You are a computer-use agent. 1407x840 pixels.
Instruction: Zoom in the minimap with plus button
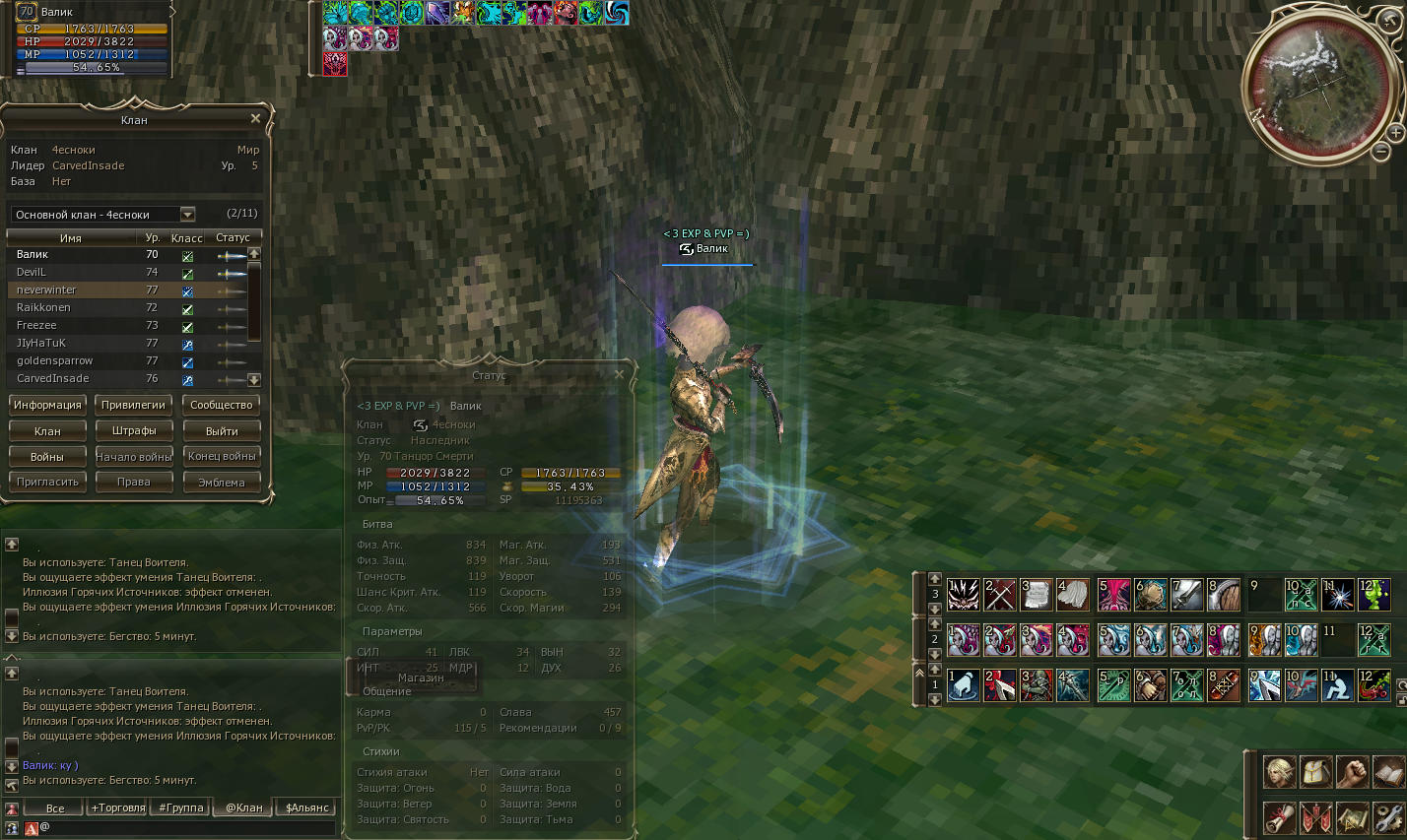coord(1395,132)
